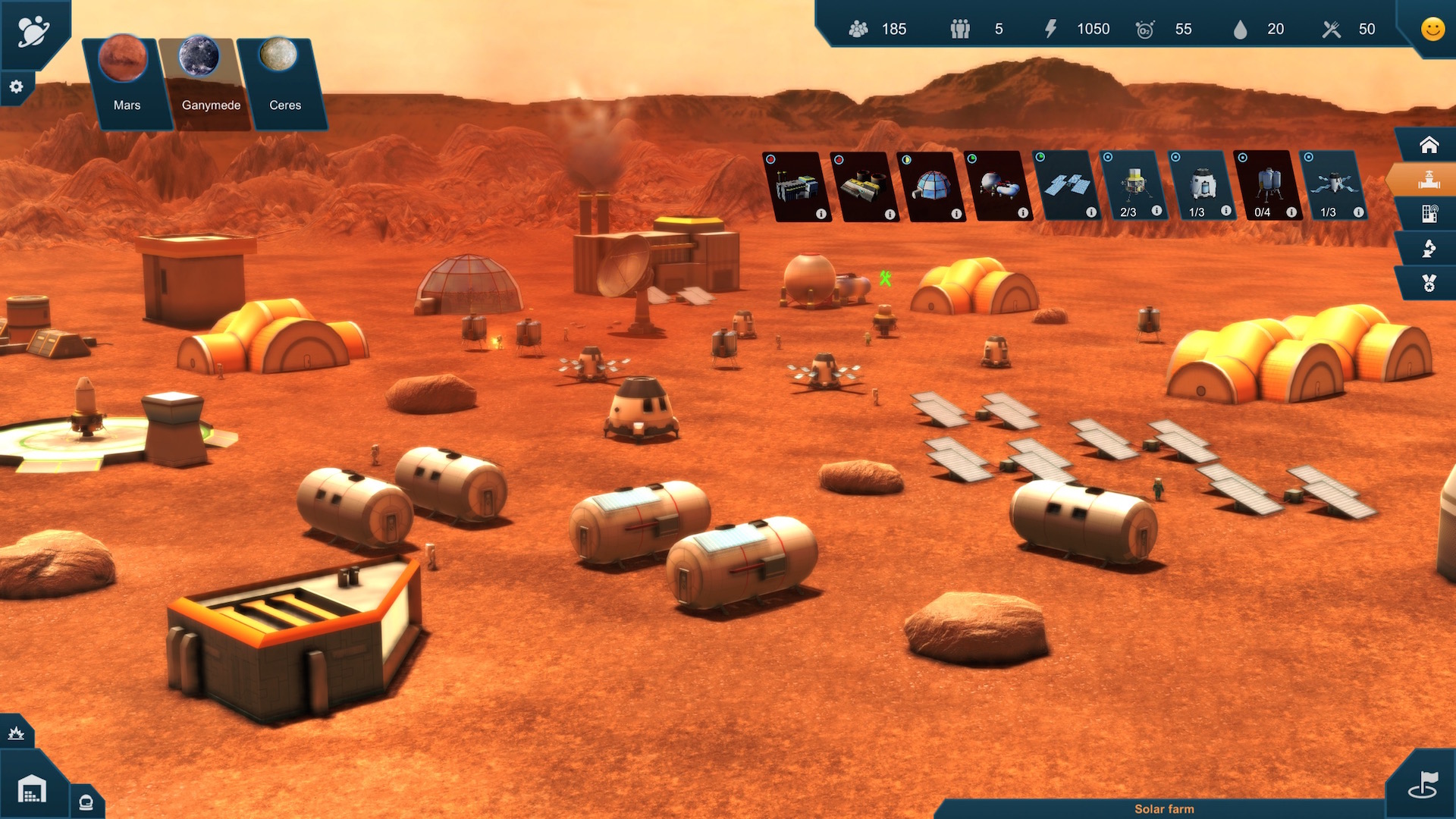The height and width of the screenshot is (819, 1456).
Task: Open settings via the gear icon
Action: 16,86
